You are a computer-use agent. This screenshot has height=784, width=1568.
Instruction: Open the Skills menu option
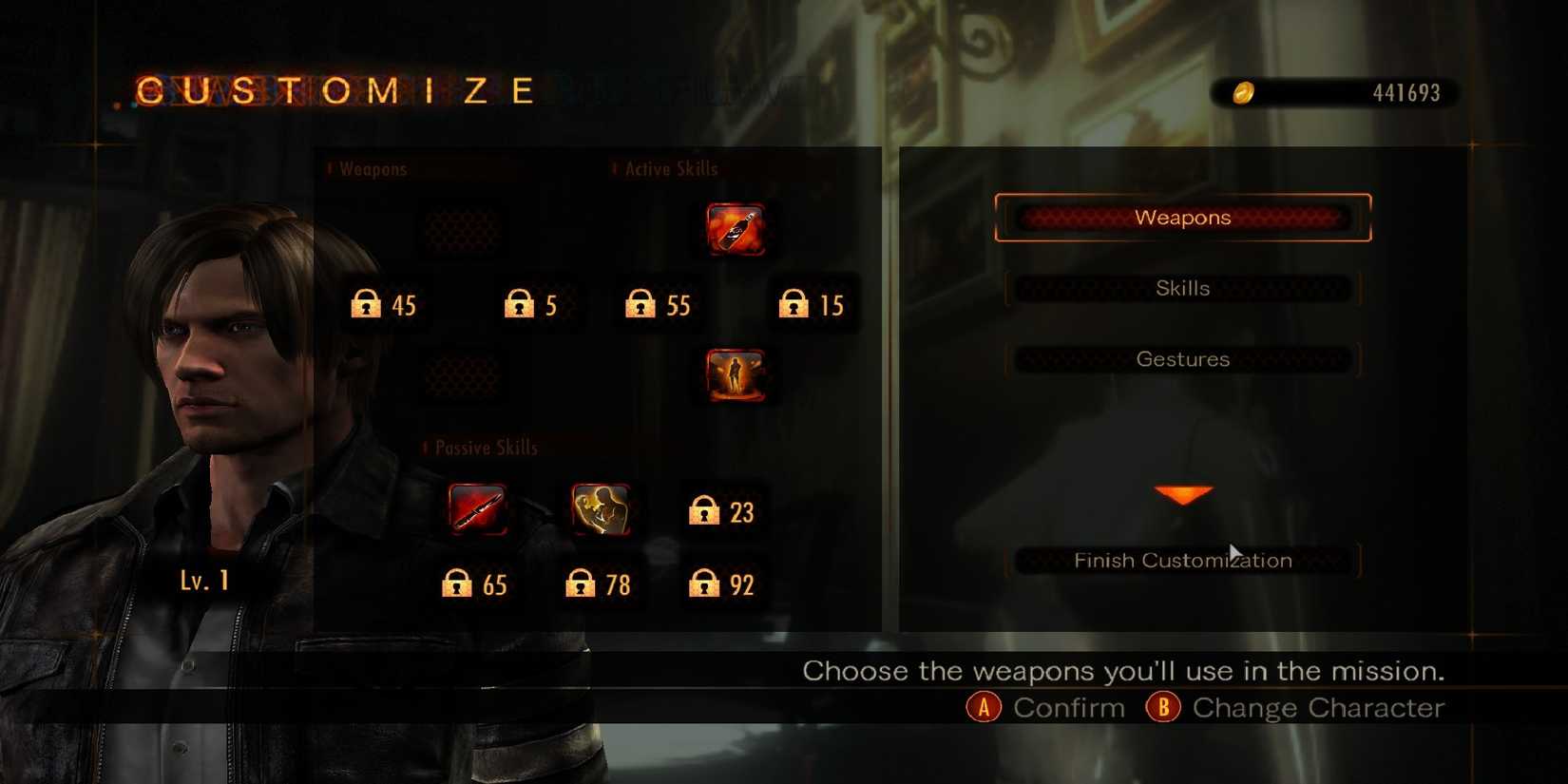(x=1181, y=288)
